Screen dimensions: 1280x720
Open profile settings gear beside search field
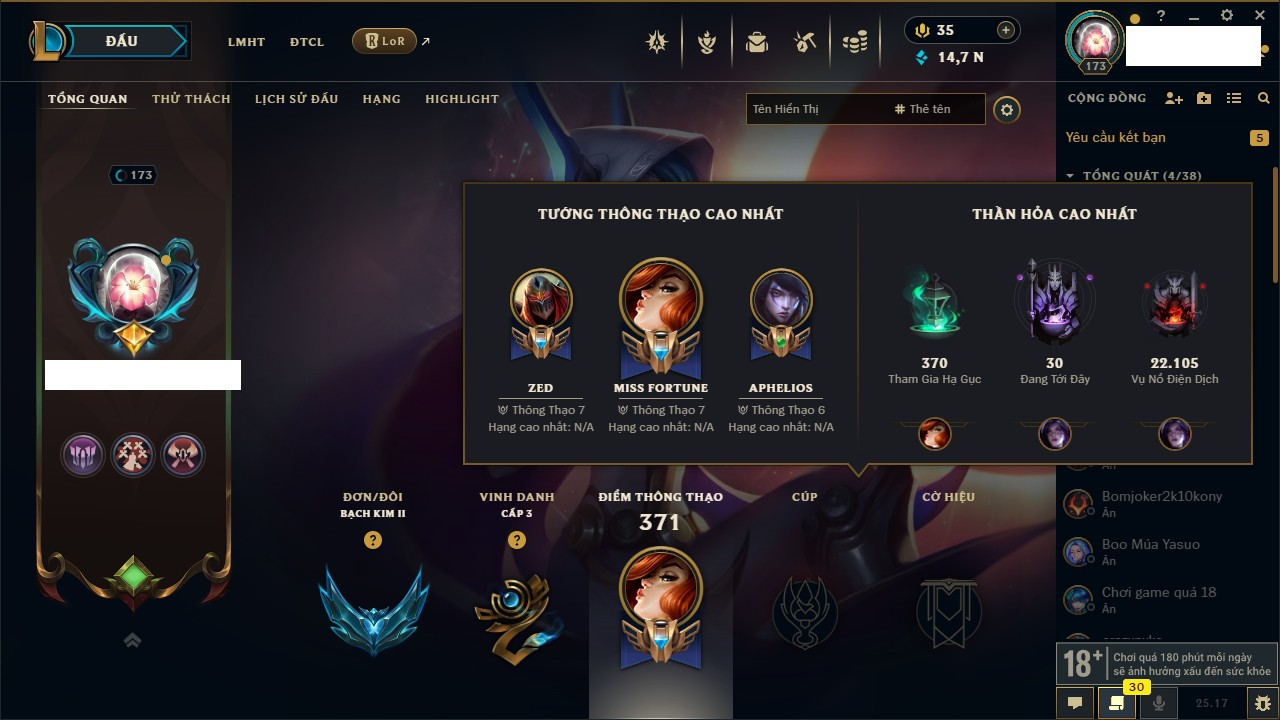tap(1007, 109)
